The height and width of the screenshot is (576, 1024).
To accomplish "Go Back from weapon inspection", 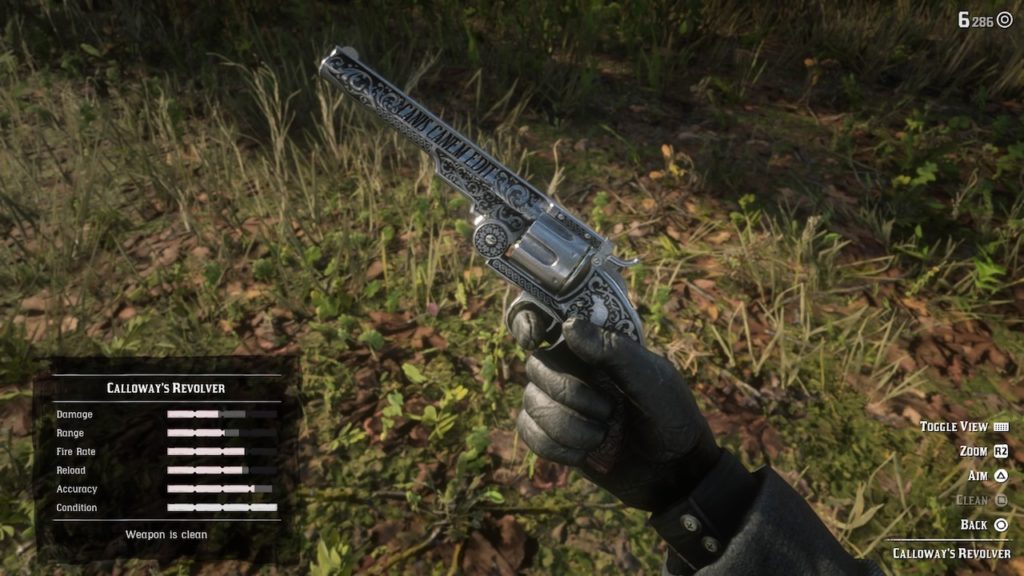I will [x=984, y=524].
